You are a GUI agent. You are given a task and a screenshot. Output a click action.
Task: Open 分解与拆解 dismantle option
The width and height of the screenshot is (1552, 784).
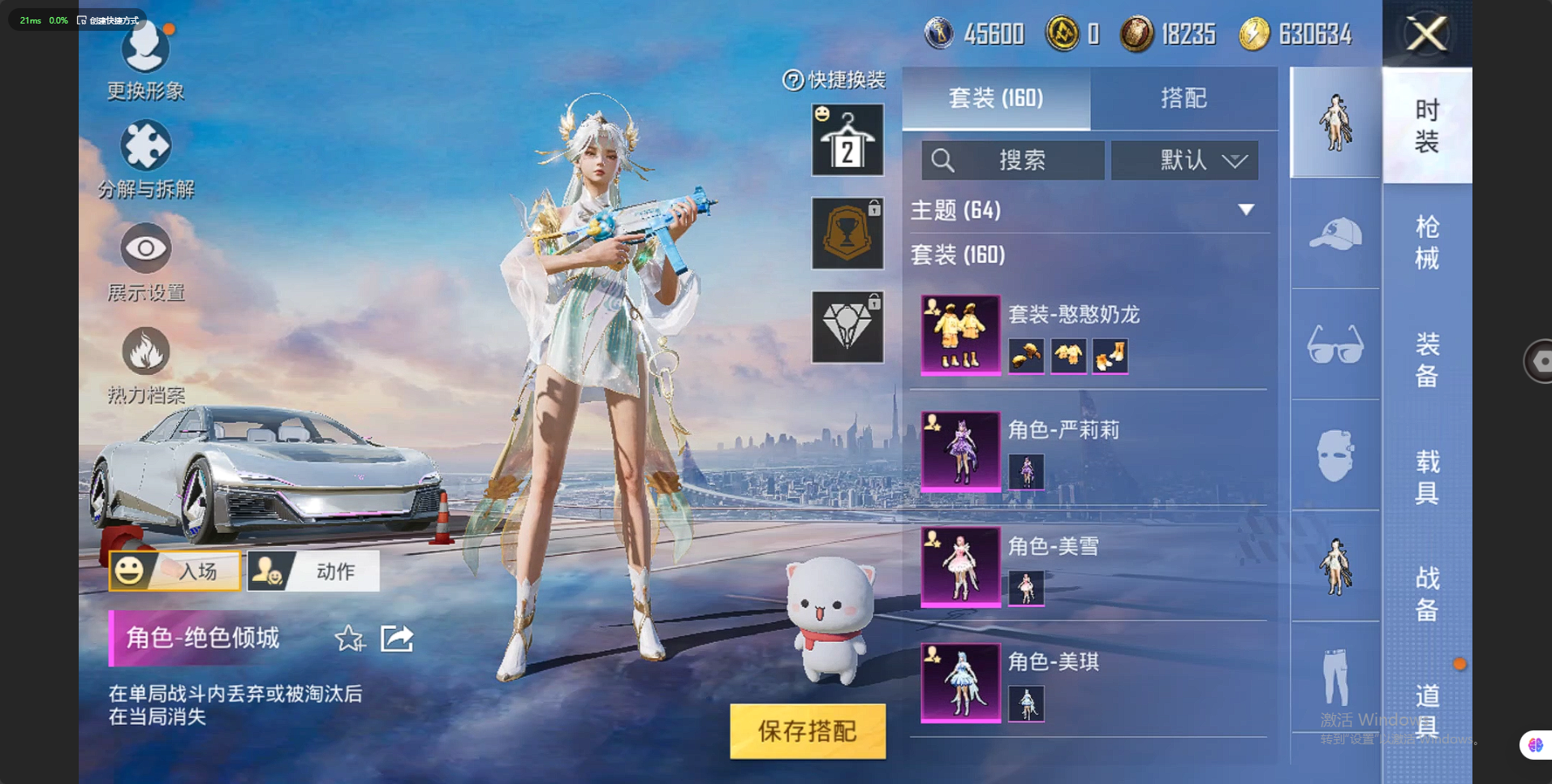[145, 159]
